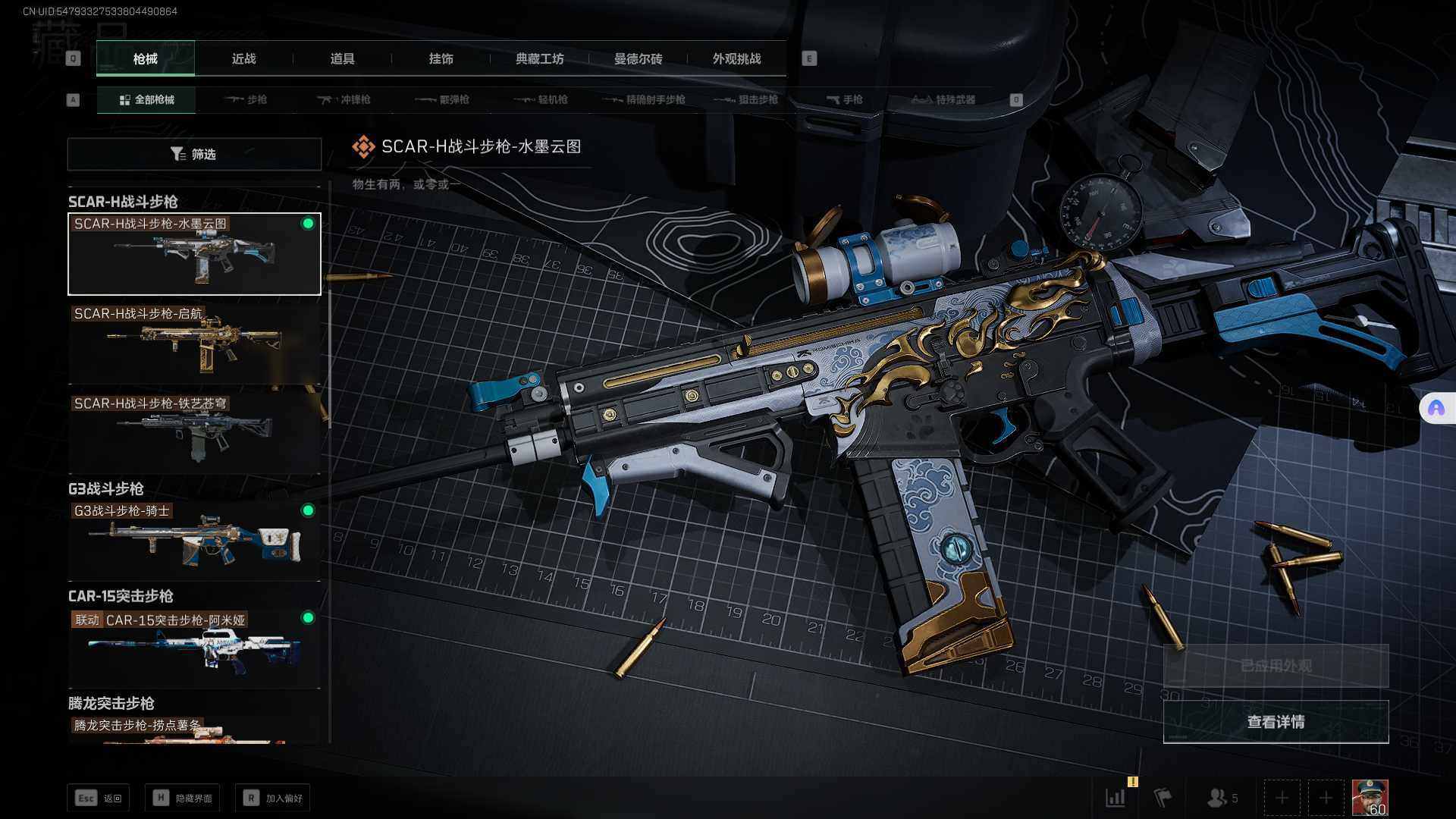The image size is (1456, 819).
Task: Pick the G3战斗步枪-骑士 skin
Action: (x=194, y=540)
